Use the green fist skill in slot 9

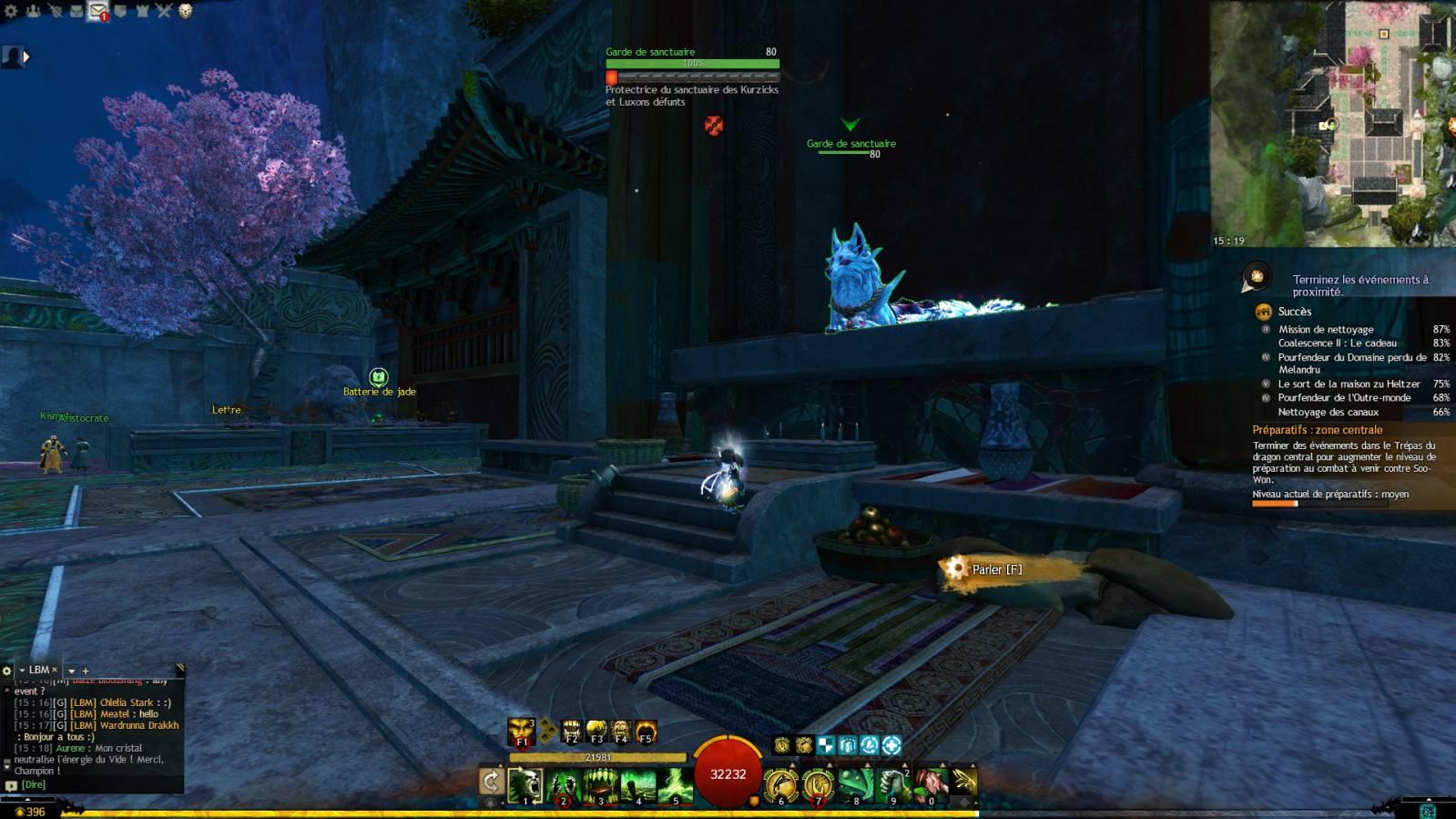893,785
